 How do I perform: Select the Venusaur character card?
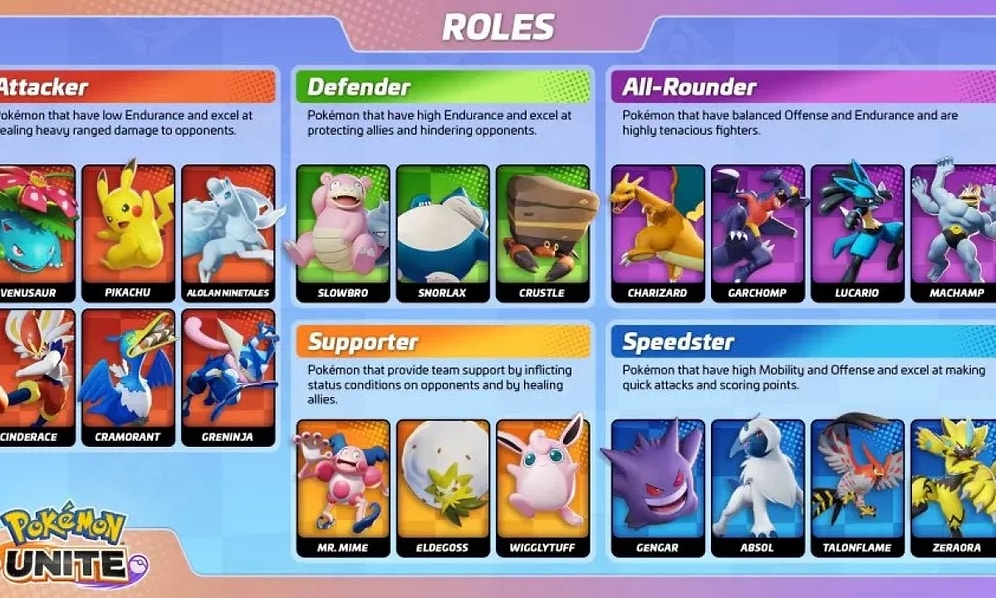(x=35, y=234)
